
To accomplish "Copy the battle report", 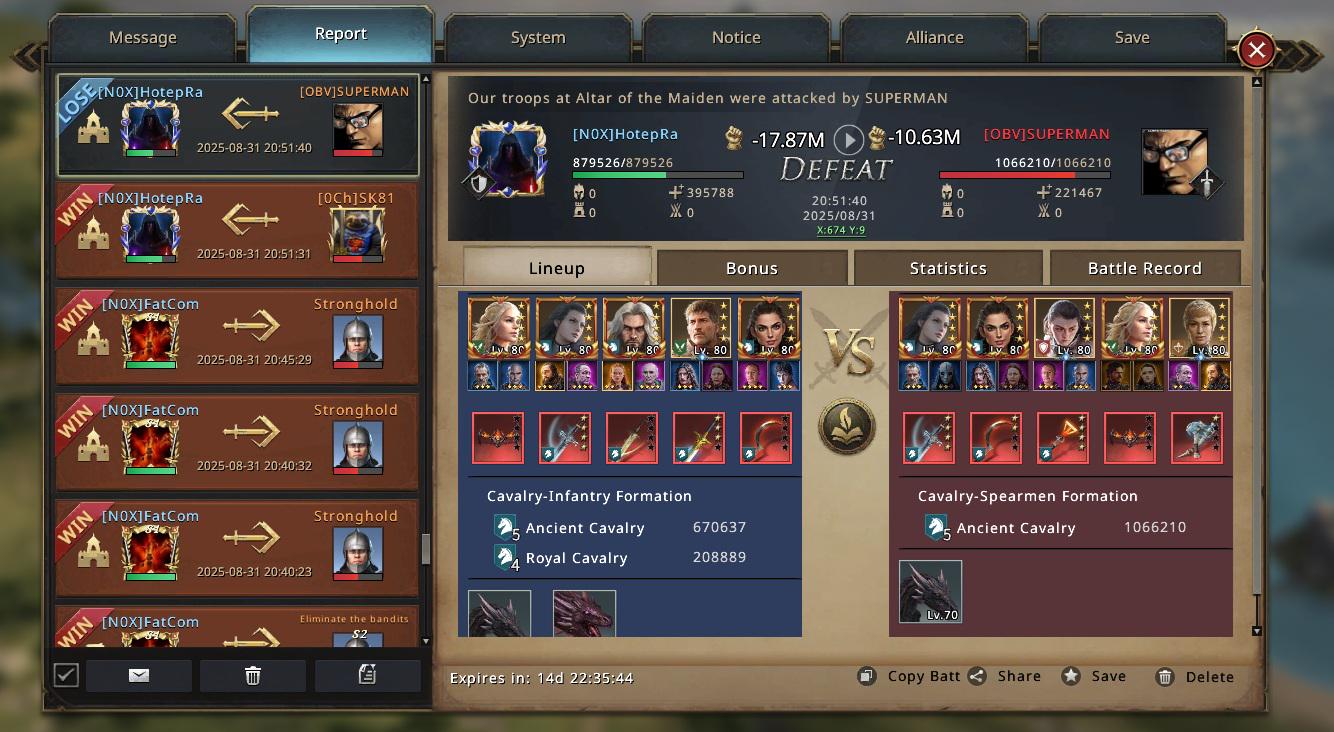I will [x=910, y=677].
